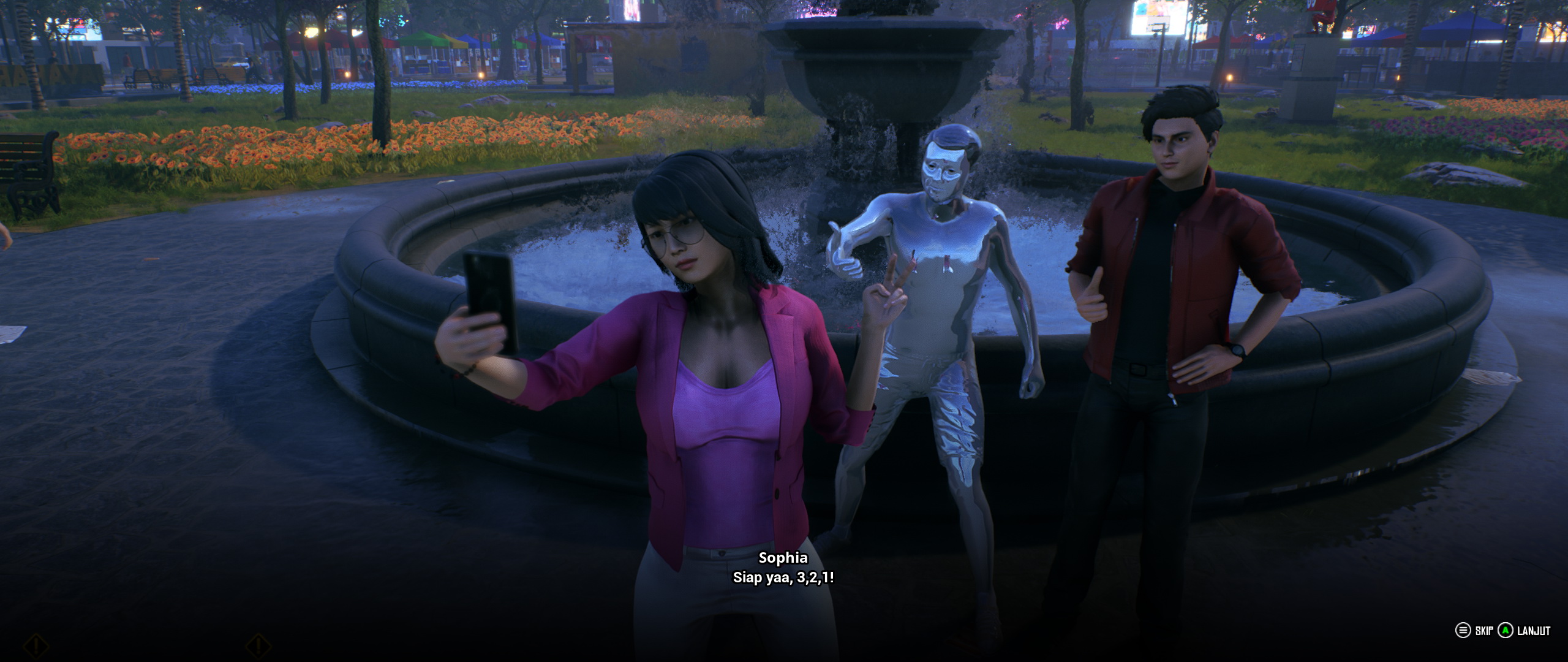Click the left exclamation mark indicator
1568x662 pixels.
click(36, 645)
